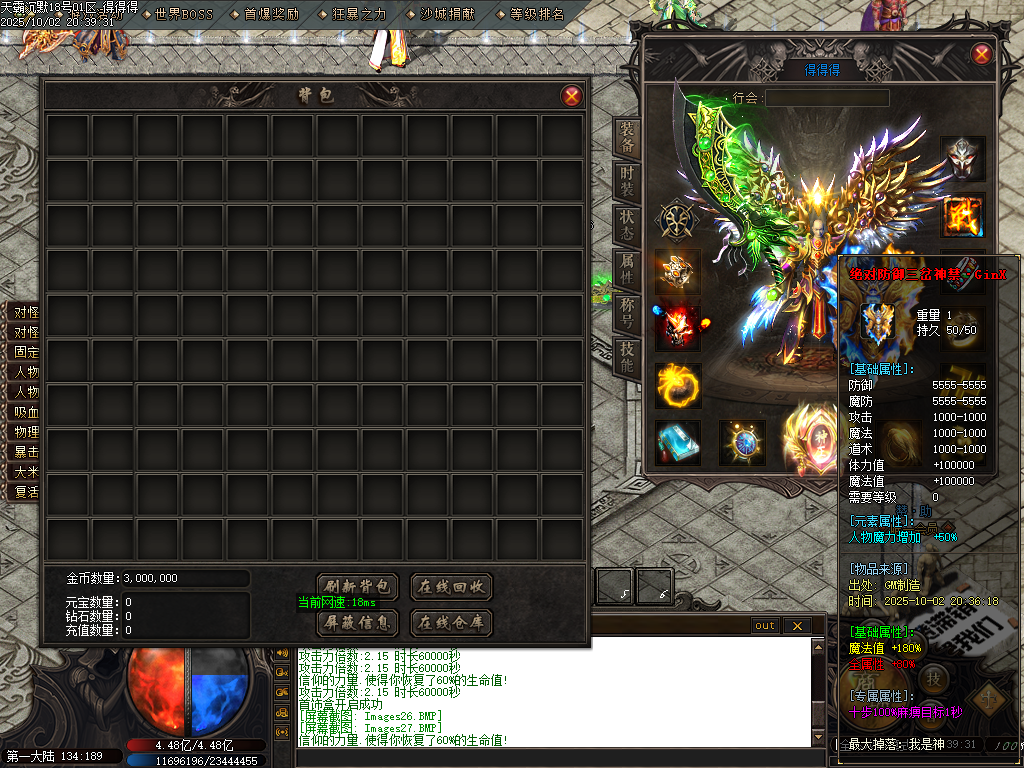Toggle the 屏蔽信息 block messages button
Screen dimensions: 1024x768
point(358,622)
